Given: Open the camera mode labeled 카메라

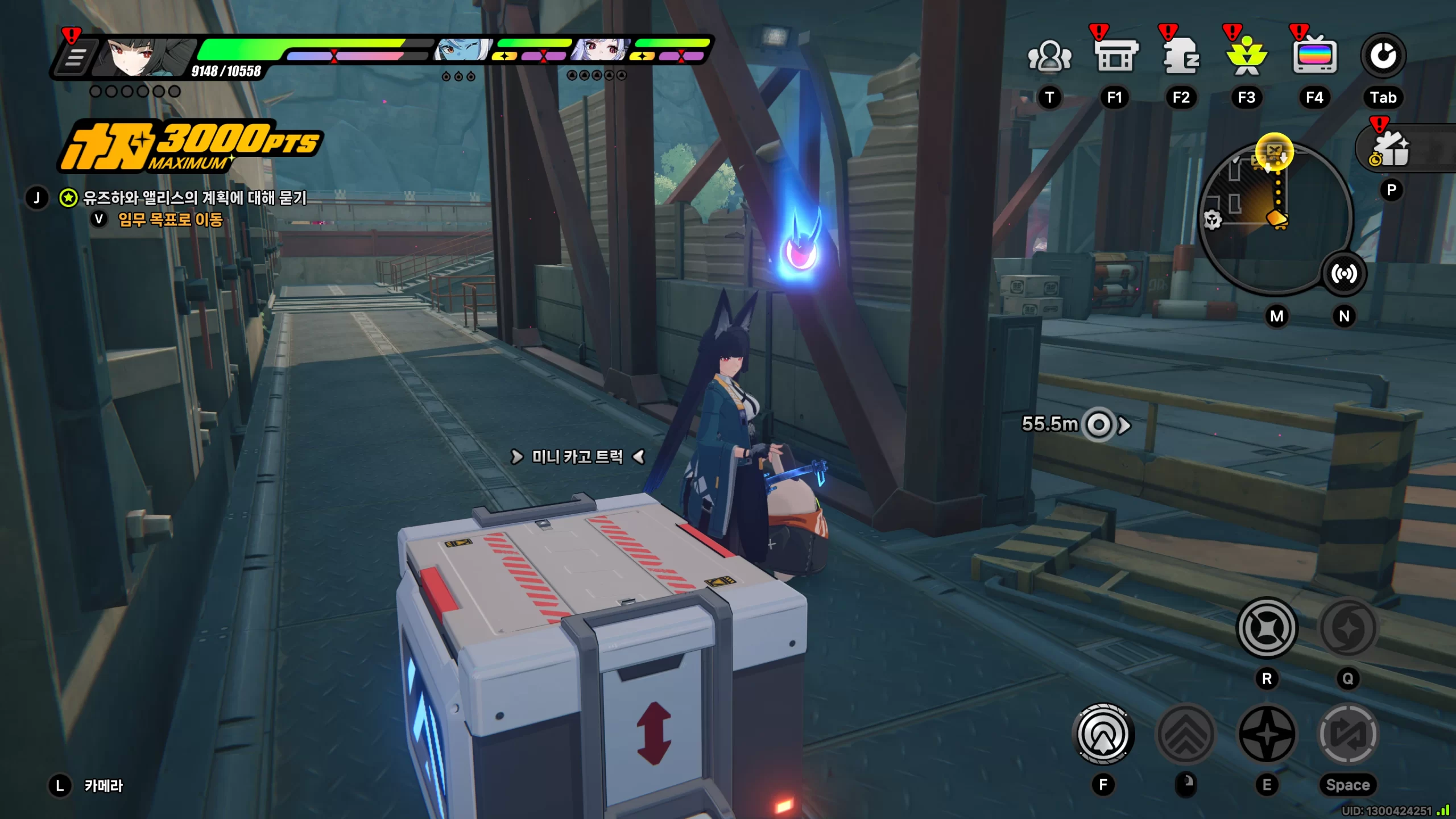Looking at the screenshot, I should pyautogui.click(x=103, y=785).
